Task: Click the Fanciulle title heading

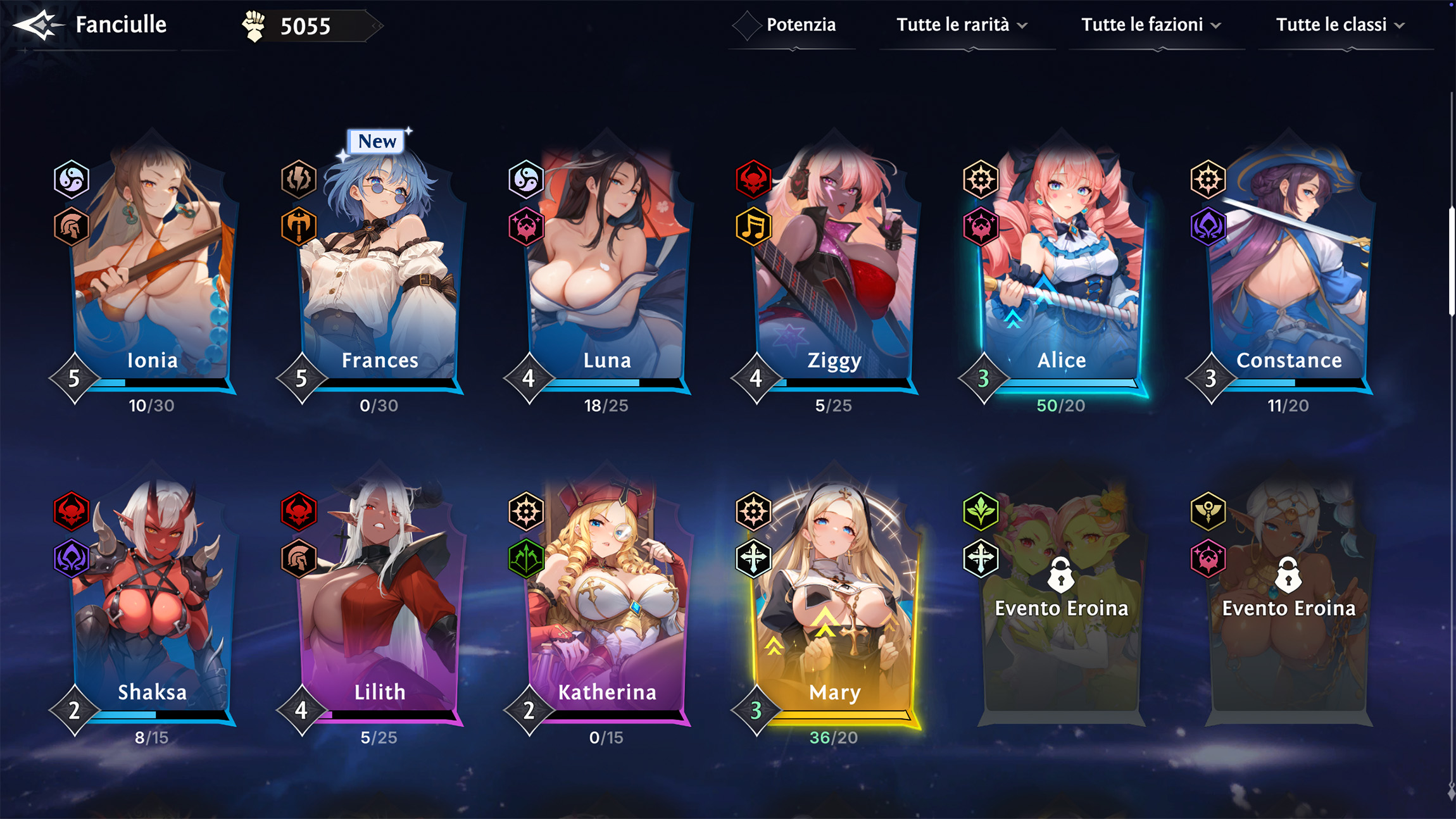Action: (120, 25)
